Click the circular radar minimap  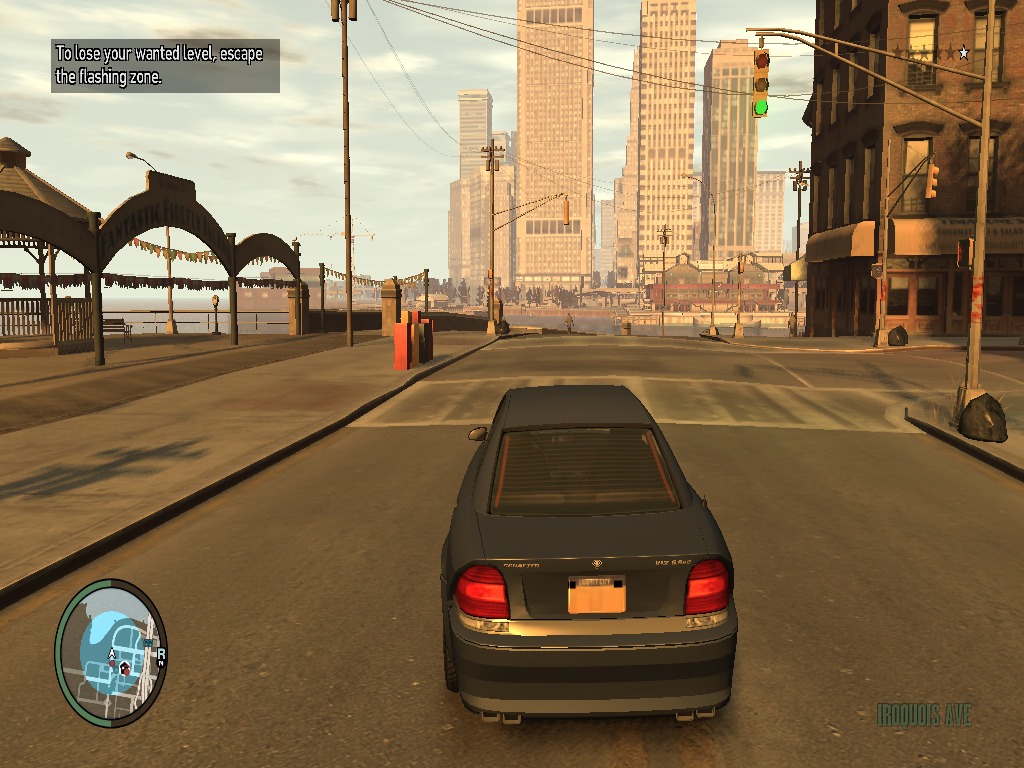(x=111, y=653)
